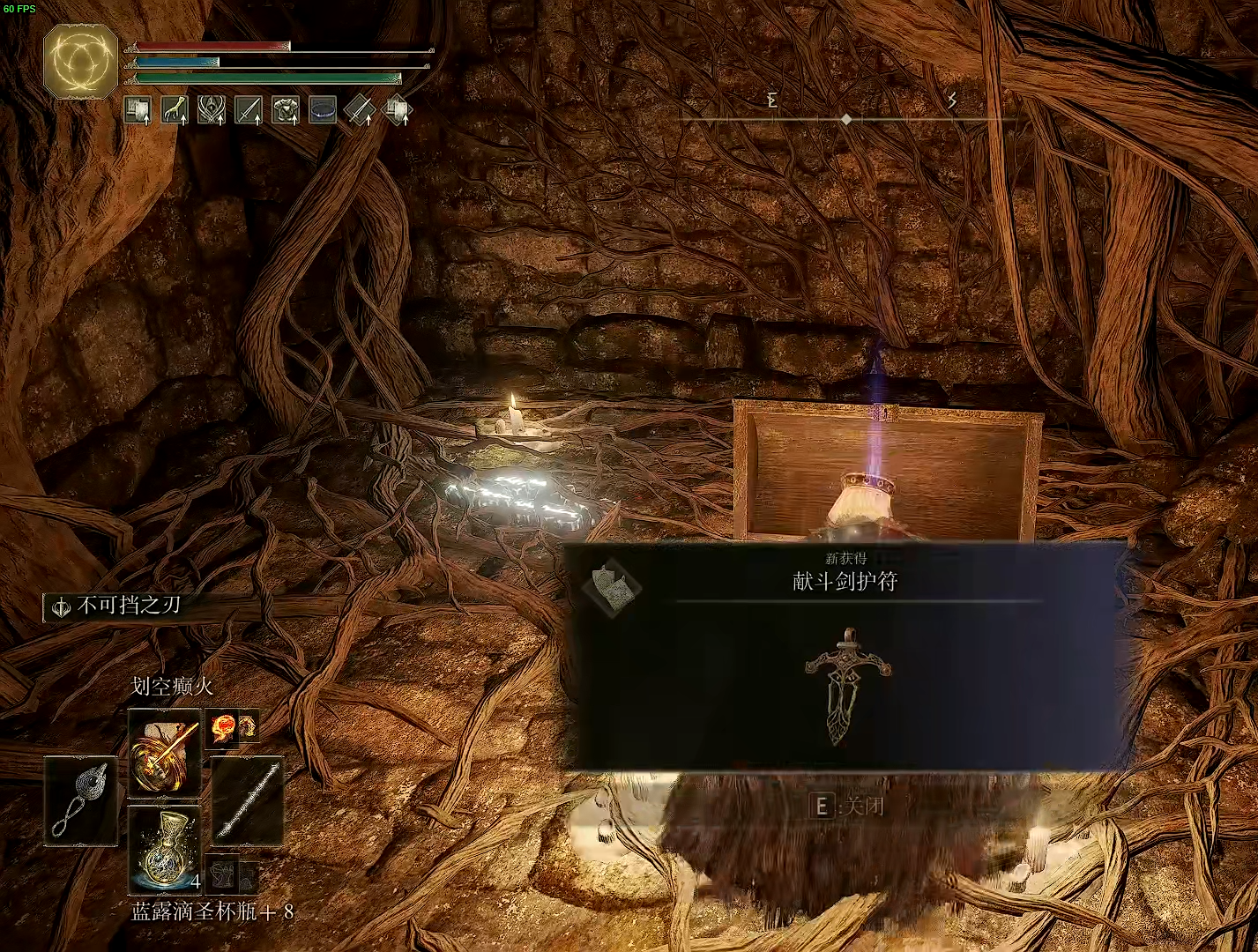Screen dimensions: 1258x952
Task: Click the 不可挡之刃 weapon skill label
Action: point(129,606)
